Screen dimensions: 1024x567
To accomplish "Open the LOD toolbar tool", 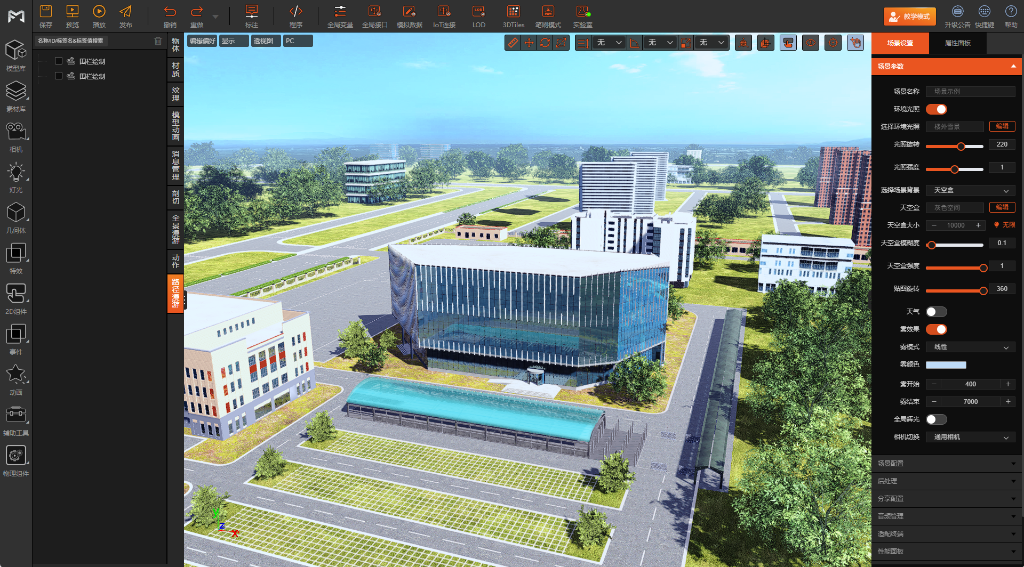I will [x=478, y=14].
